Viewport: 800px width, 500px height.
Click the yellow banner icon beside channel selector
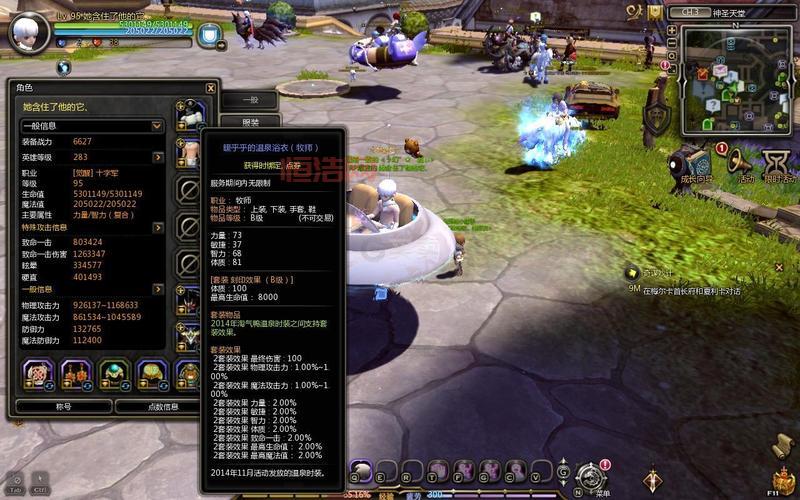[x=655, y=12]
